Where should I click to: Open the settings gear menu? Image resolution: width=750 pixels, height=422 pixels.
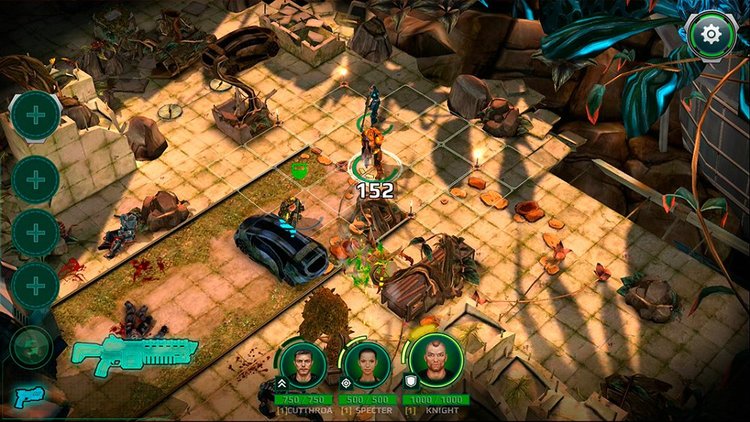(x=712, y=35)
